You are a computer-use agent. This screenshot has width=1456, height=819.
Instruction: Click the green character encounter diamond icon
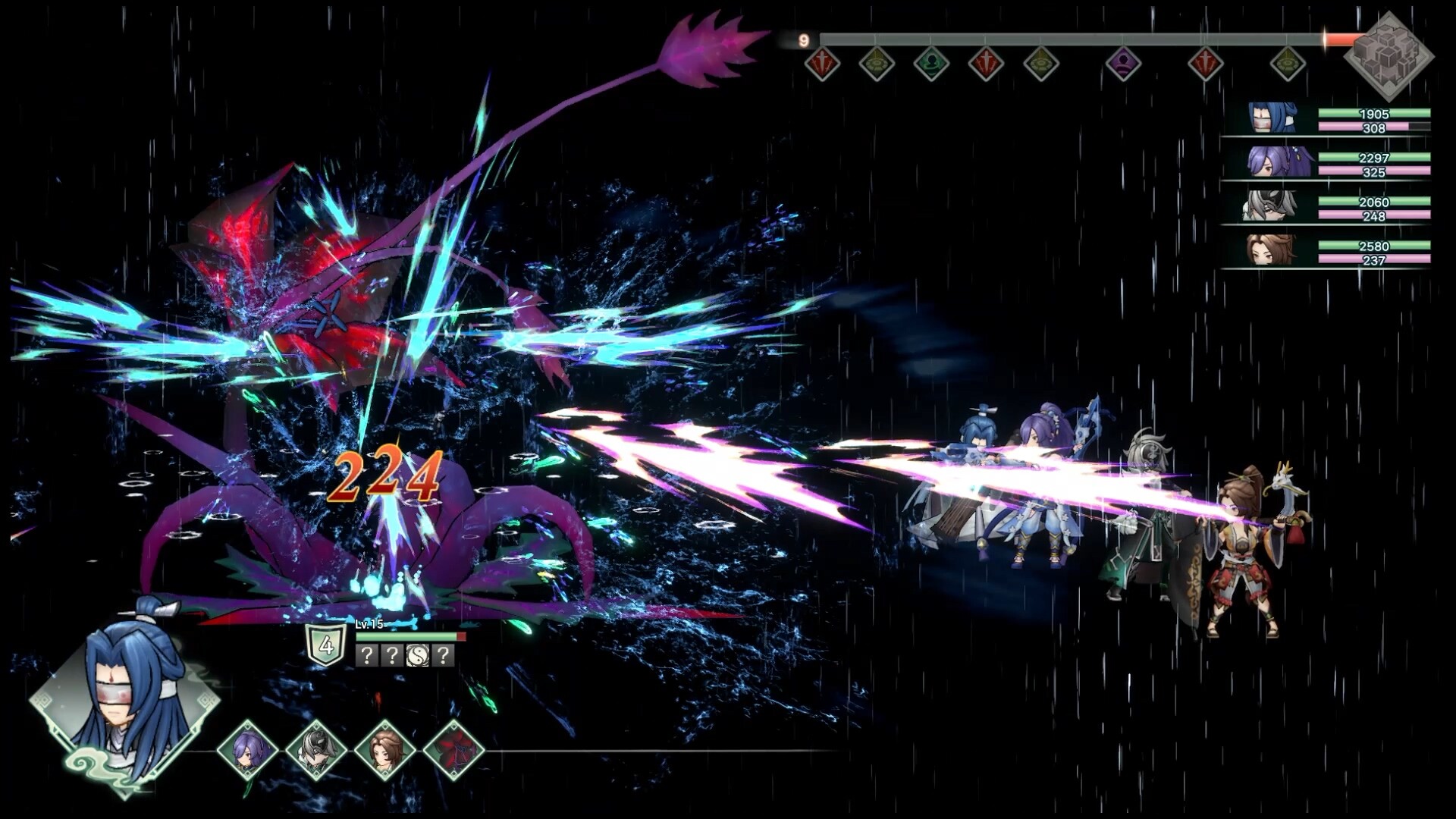coord(930,64)
